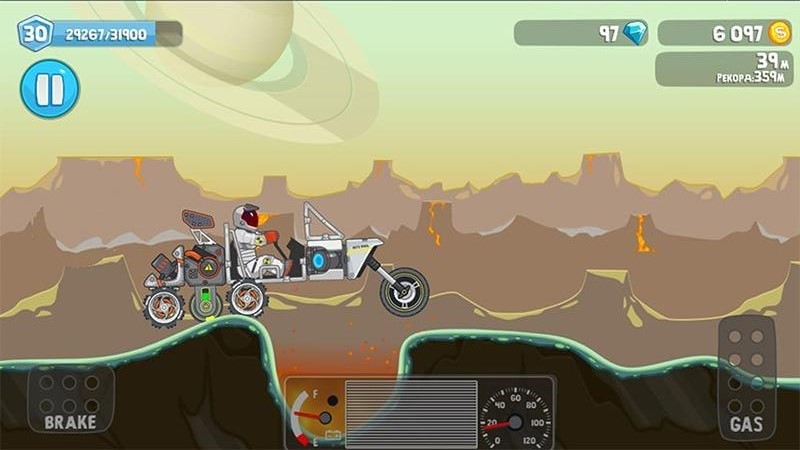Hit the GAS pedal

pos(746,379)
